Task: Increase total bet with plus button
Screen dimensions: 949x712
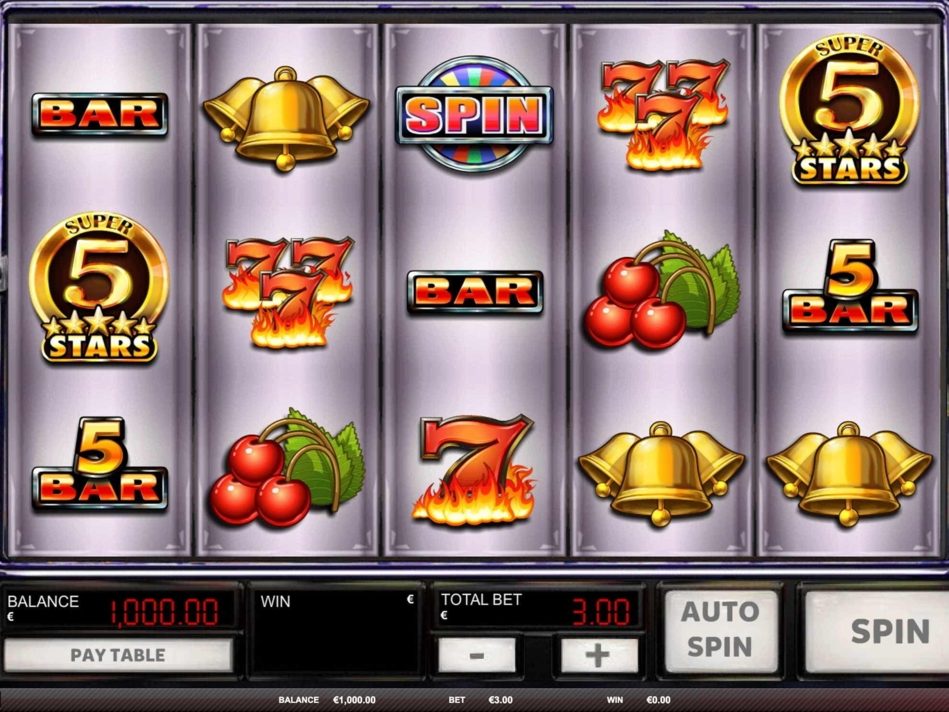Action: [x=598, y=656]
